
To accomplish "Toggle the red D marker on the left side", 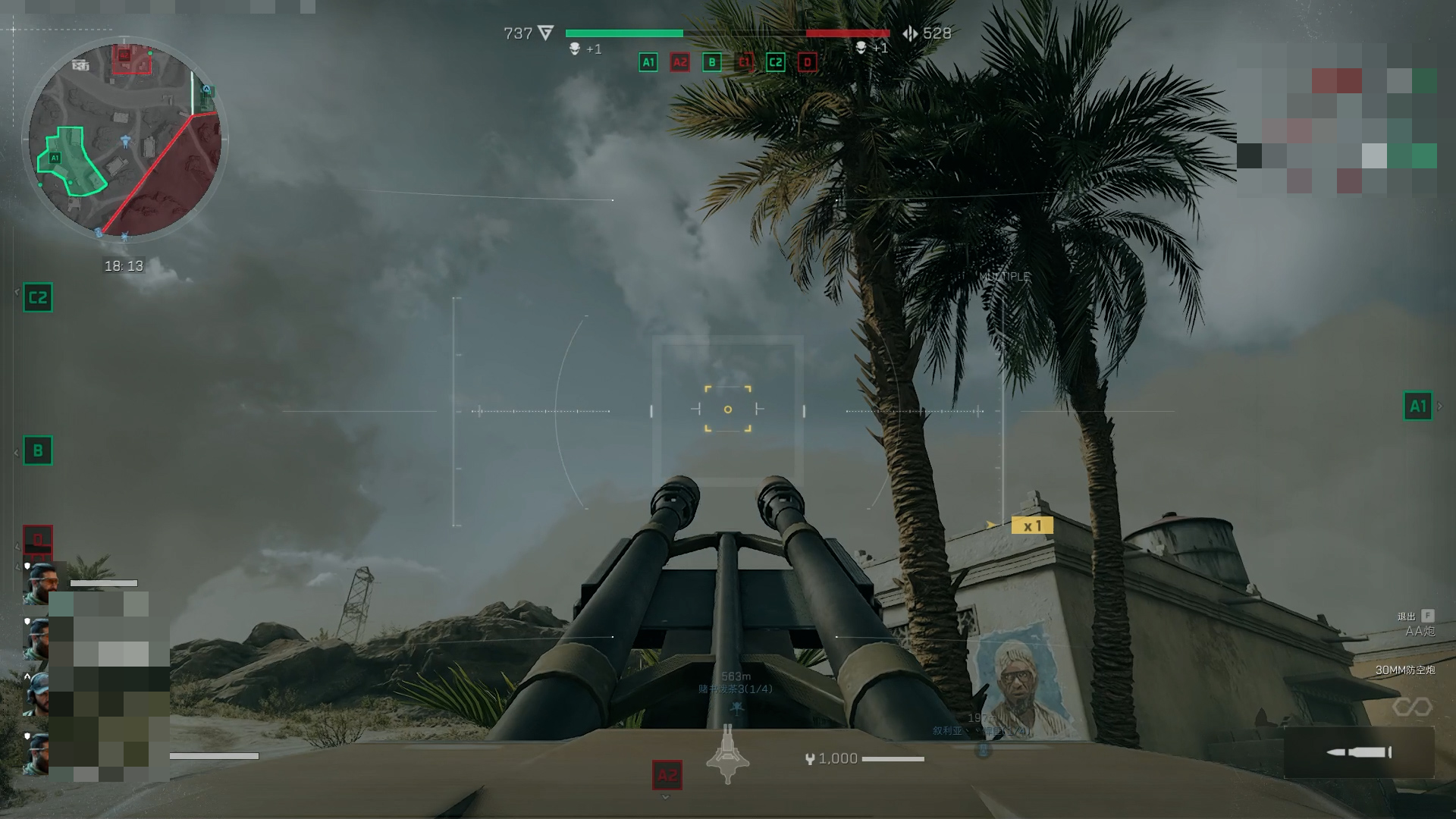I will tap(39, 540).
